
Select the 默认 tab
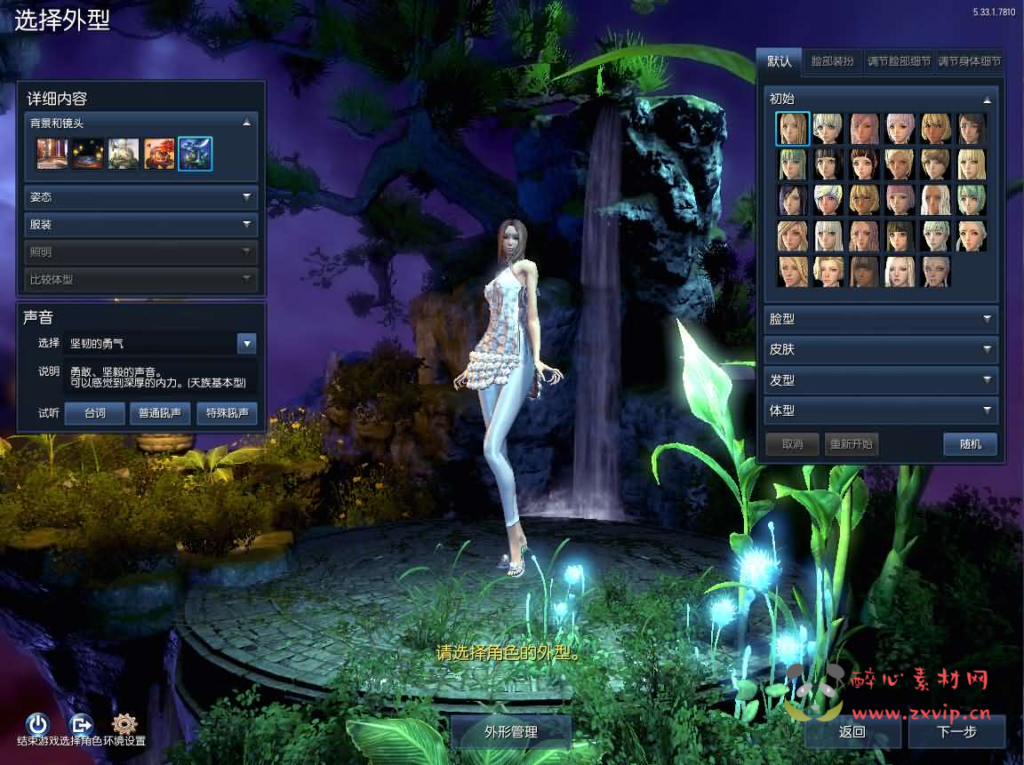(x=779, y=61)
